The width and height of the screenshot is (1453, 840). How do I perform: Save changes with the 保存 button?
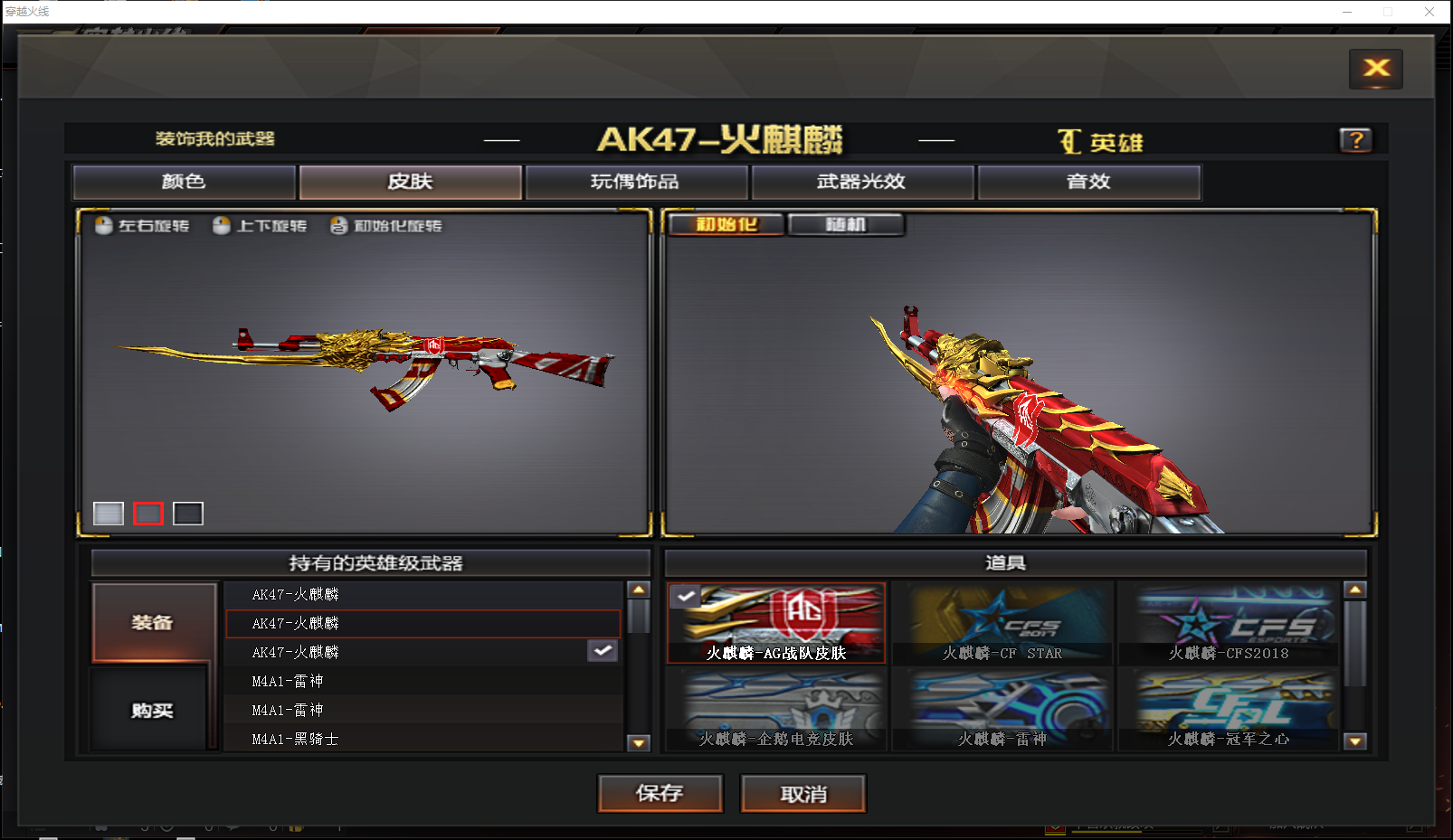tap(660, 793)
